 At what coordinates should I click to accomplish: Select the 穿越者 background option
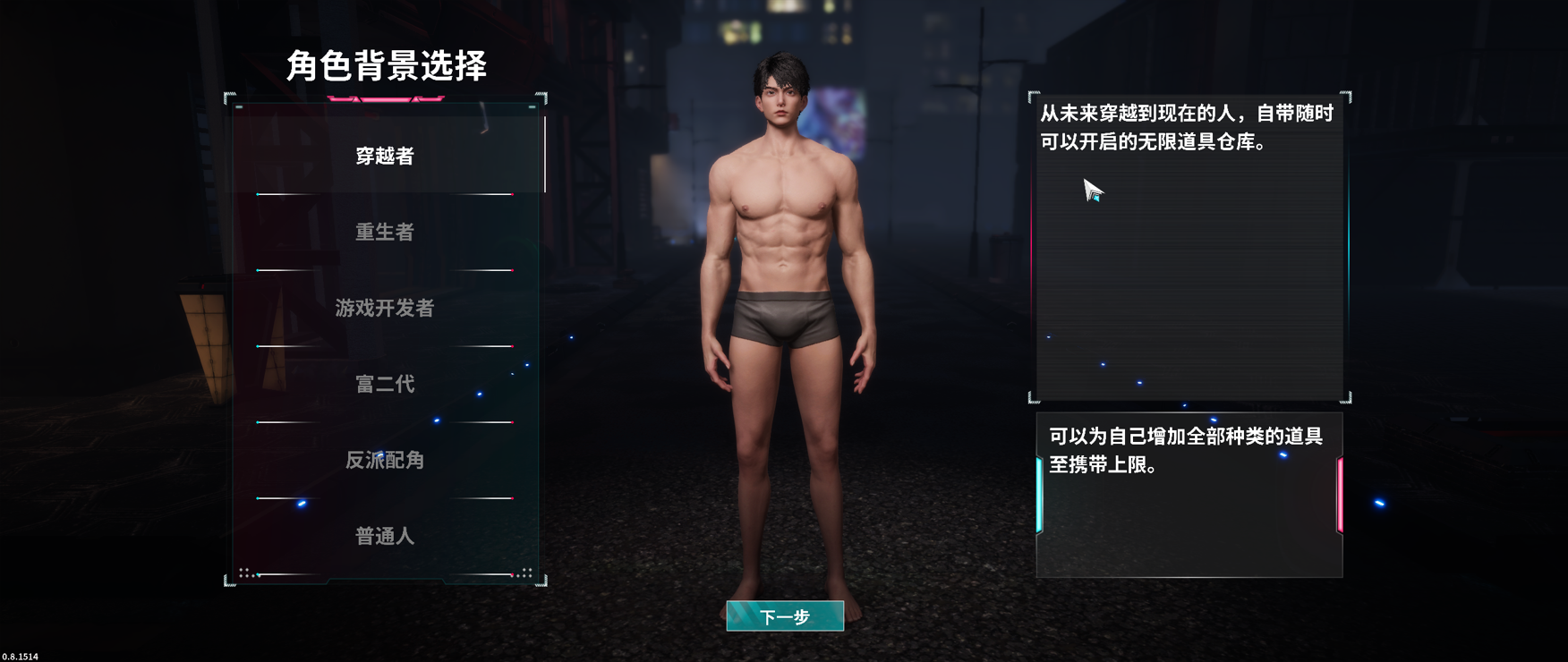384,154
